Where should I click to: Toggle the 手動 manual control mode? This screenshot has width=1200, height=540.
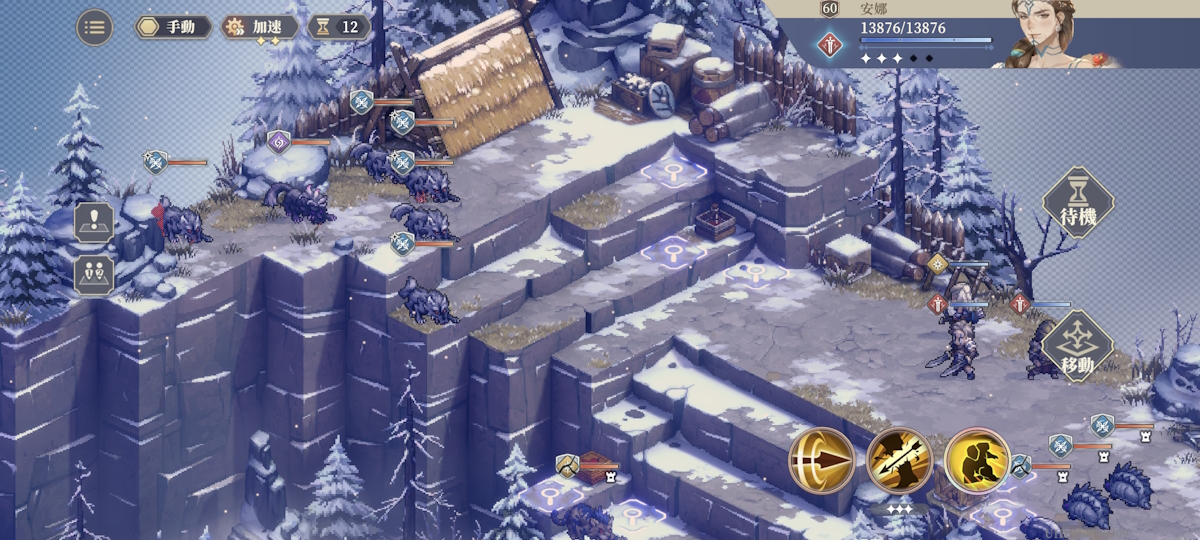(x=173, y=27)
